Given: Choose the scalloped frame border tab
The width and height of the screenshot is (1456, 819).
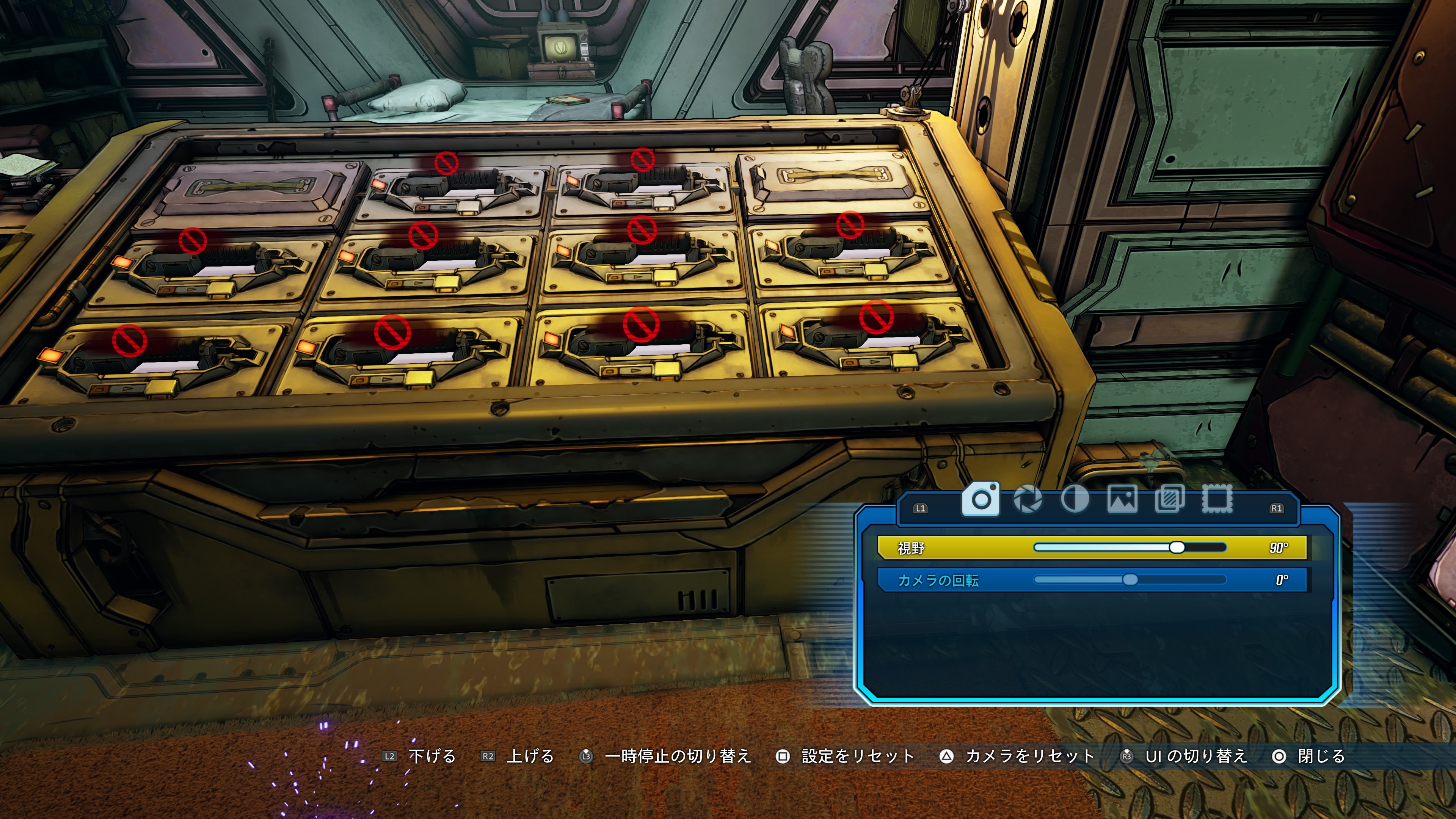Looking at the screenshot, I should pyautogui.click(x=1217, y=500).
